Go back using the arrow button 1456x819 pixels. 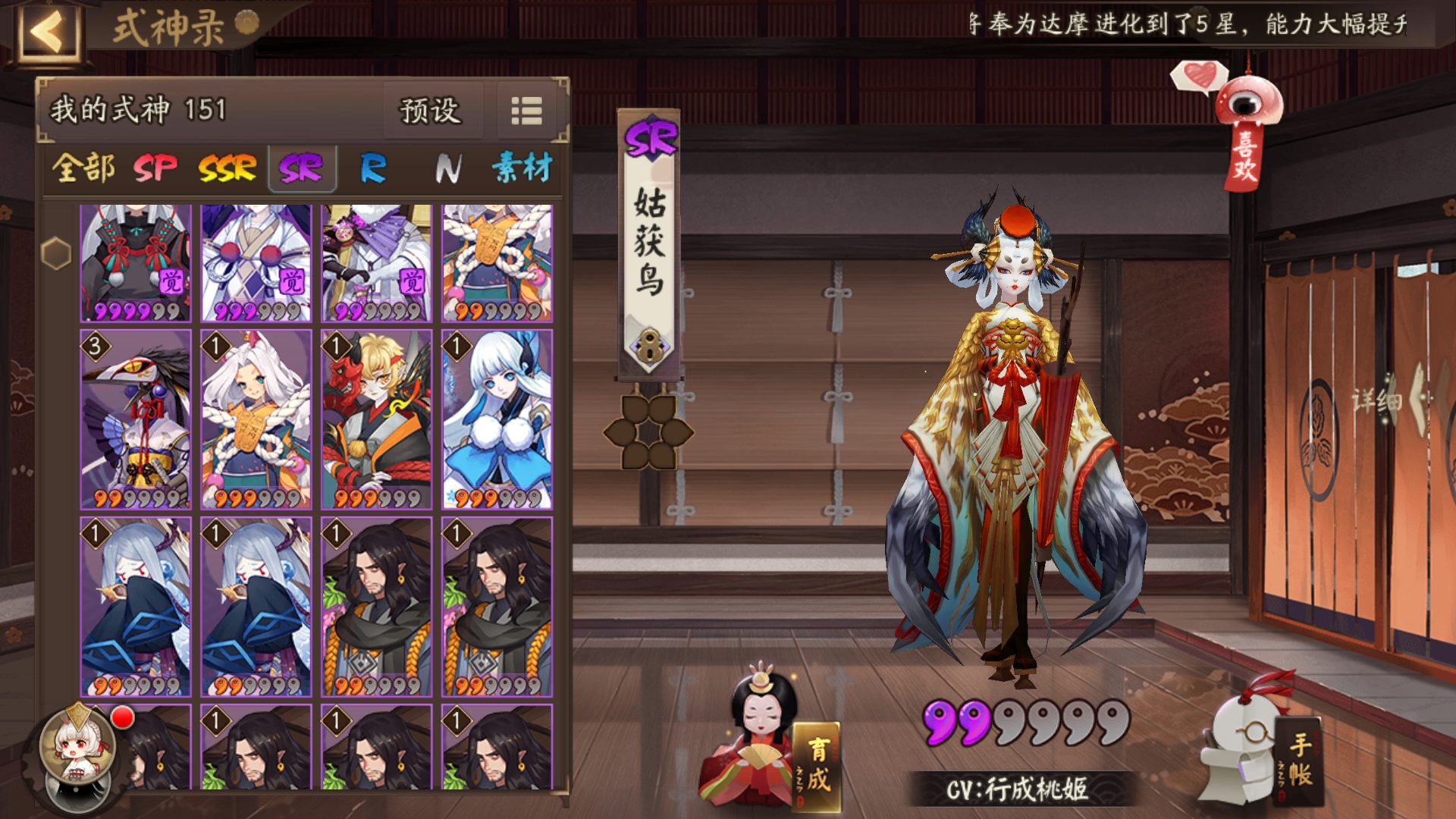(x=49, y=32)
